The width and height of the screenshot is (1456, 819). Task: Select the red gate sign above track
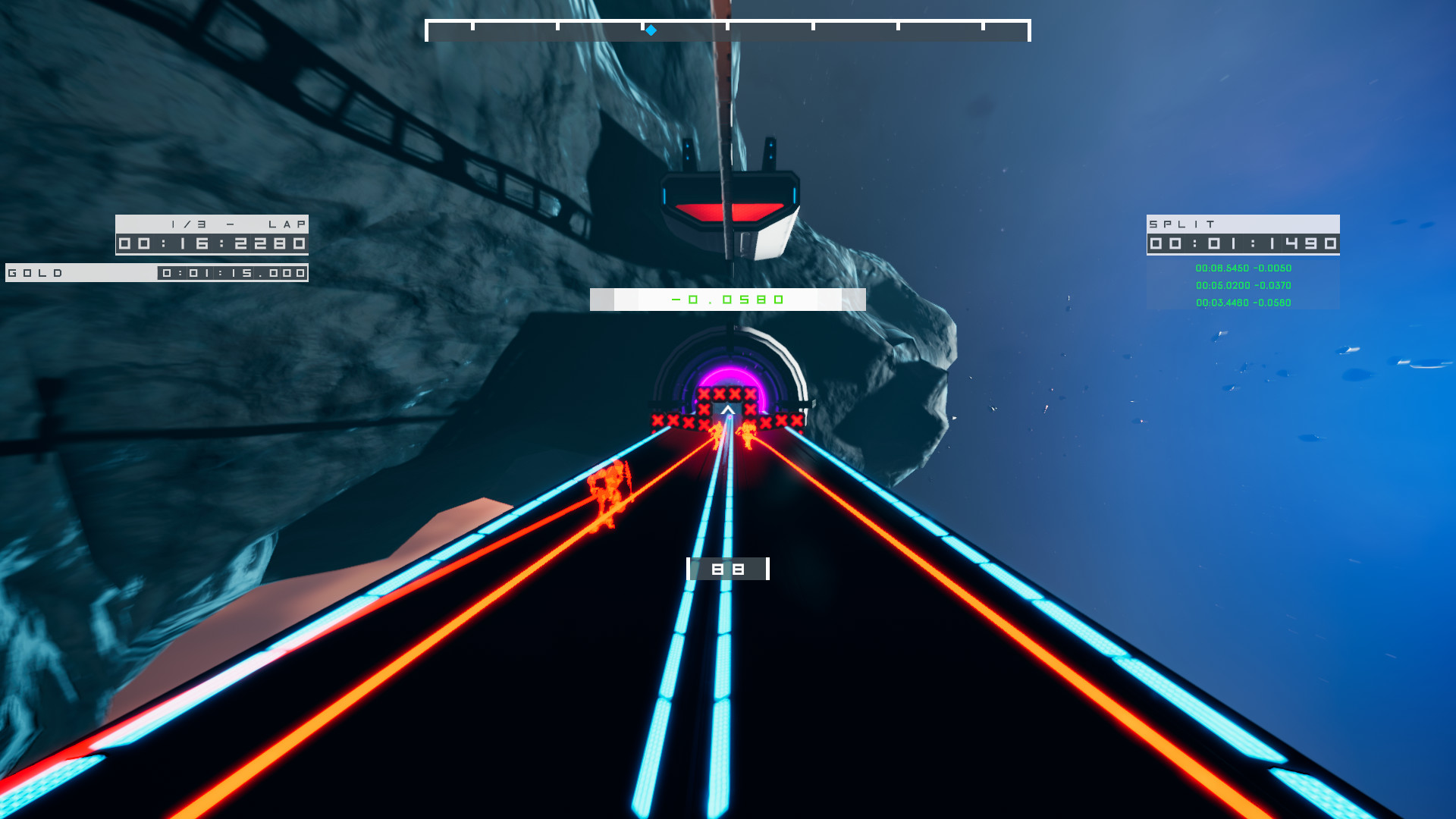click(x=730, y=212)
